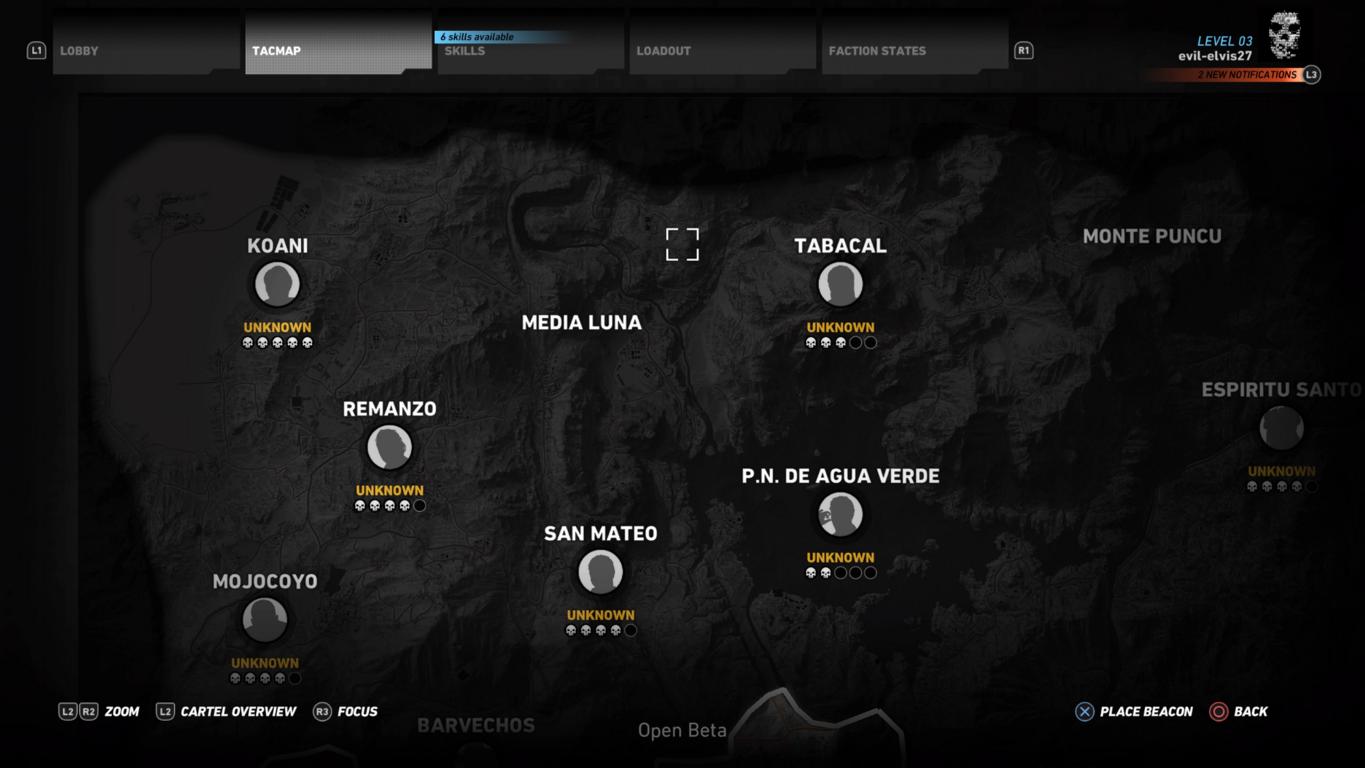1365x768 pixels.
Task: Go back from the Tacmap
Action: [x=1239, y=712]
